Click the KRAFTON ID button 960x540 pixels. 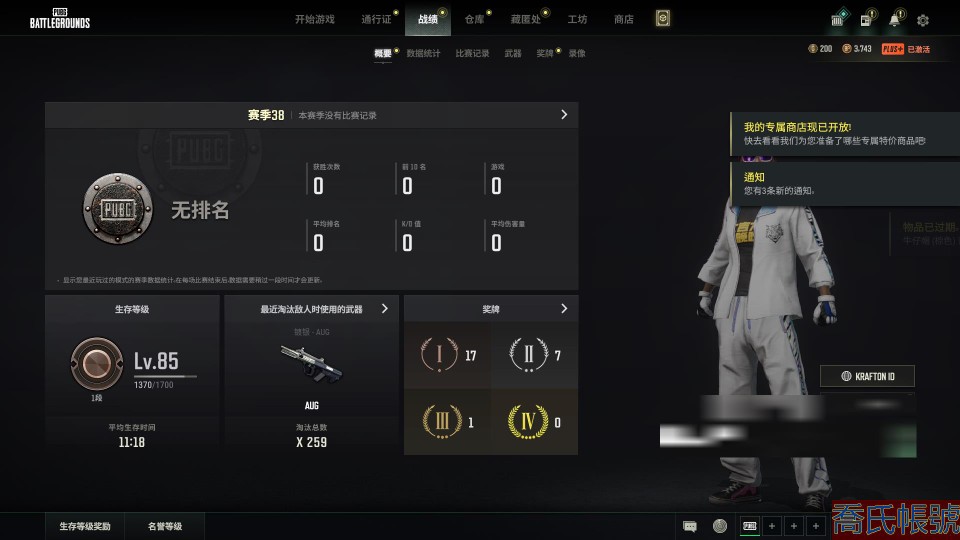(867, 376)
